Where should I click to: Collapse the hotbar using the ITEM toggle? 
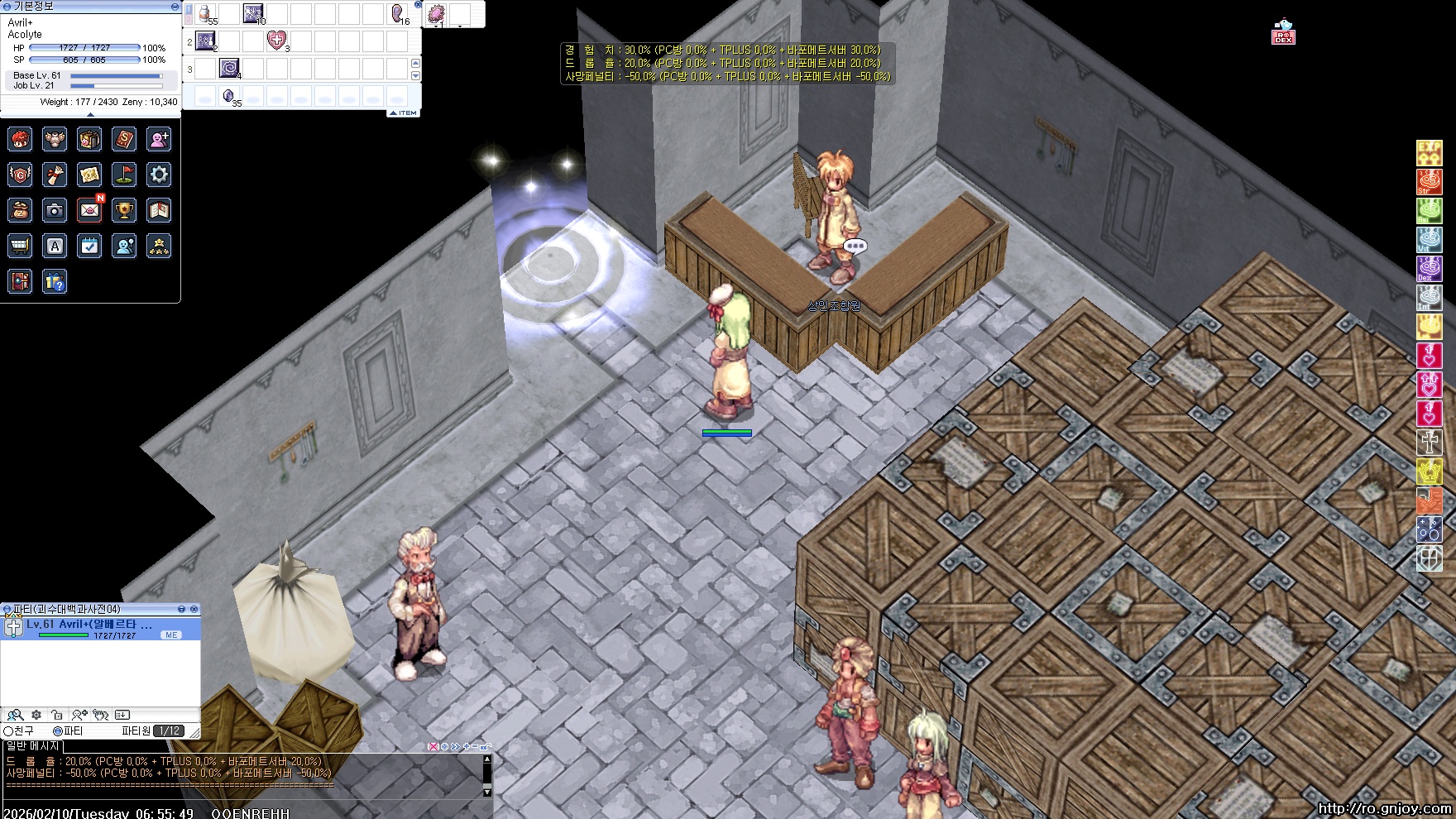404,113
